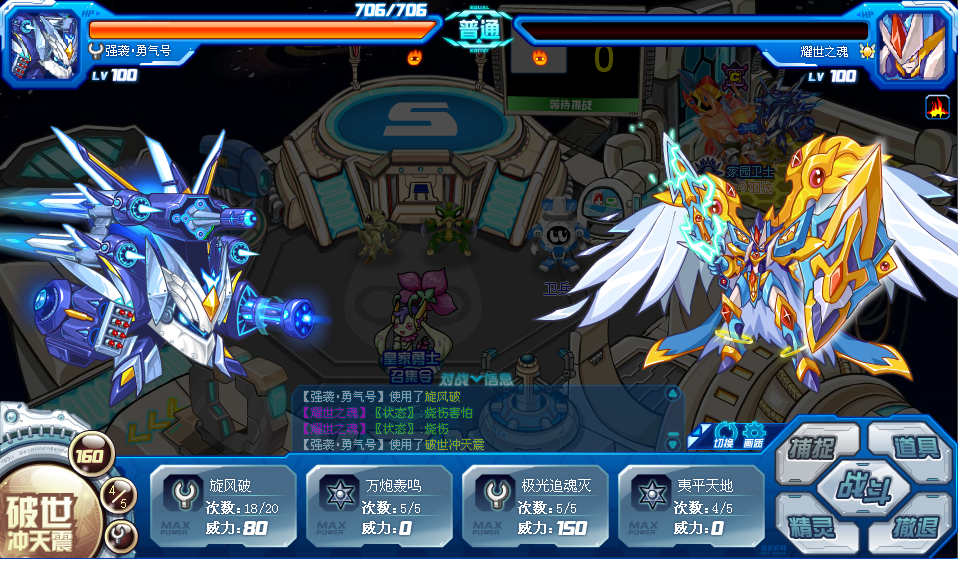Open the 道具 items menu
The height and width of the screenshot is (561, 961).
[x=914, y=447]
